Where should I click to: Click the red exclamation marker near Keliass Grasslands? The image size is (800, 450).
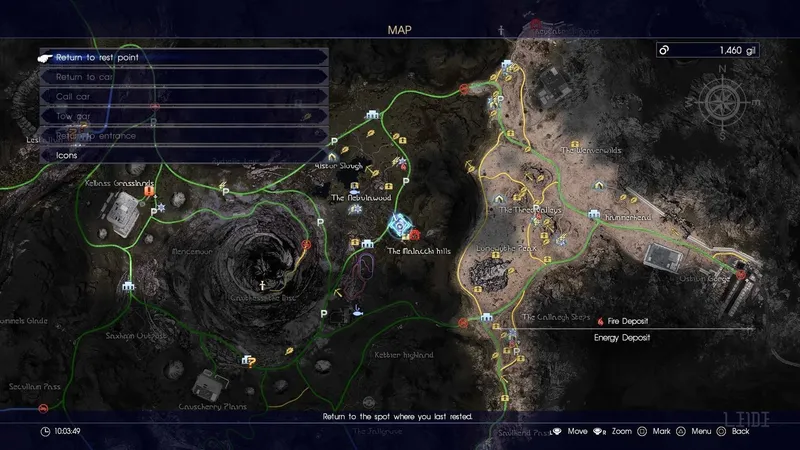[x=150, y=191]
